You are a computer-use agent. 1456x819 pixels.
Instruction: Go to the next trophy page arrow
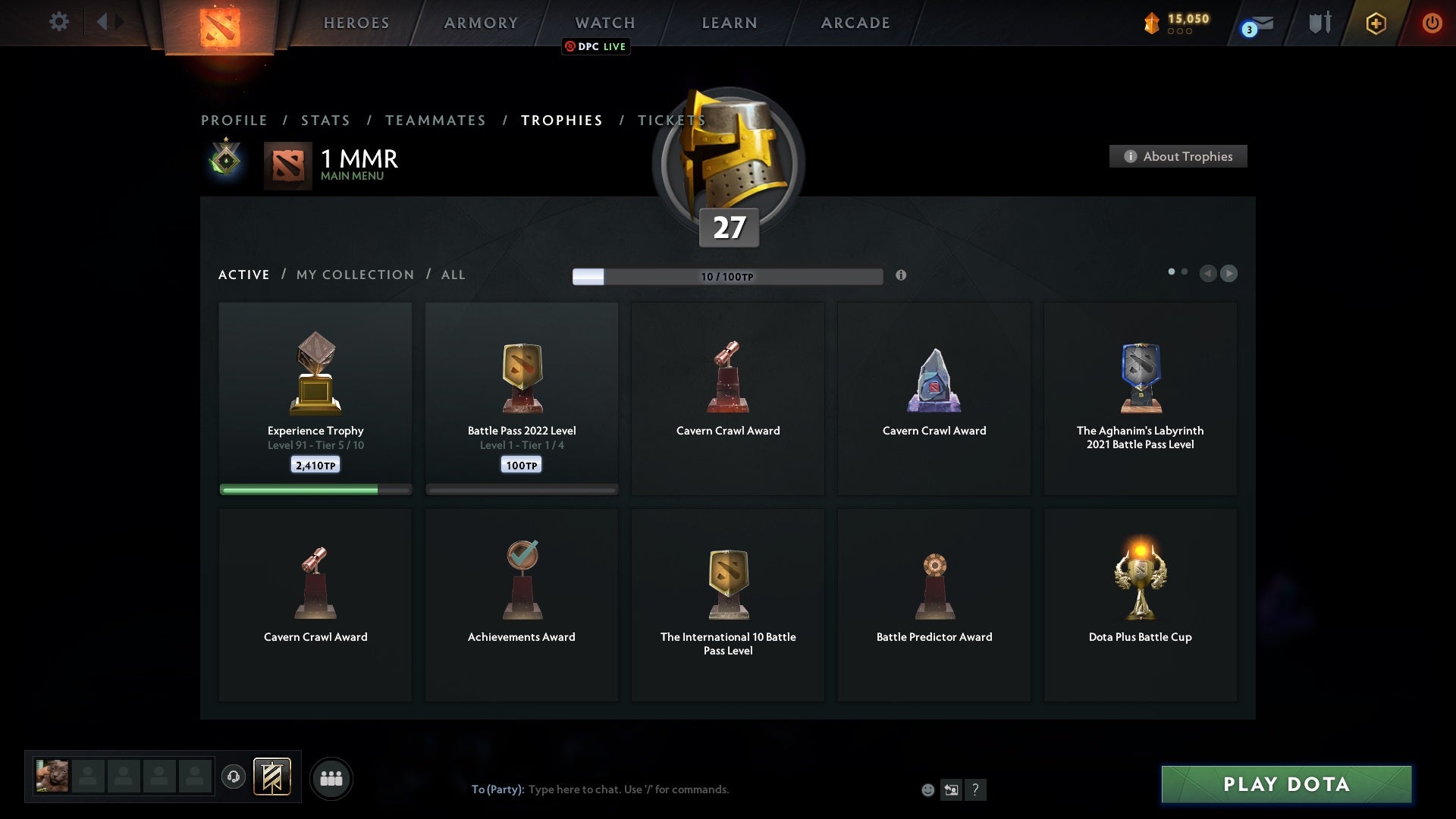click(x=1229, y=273)
